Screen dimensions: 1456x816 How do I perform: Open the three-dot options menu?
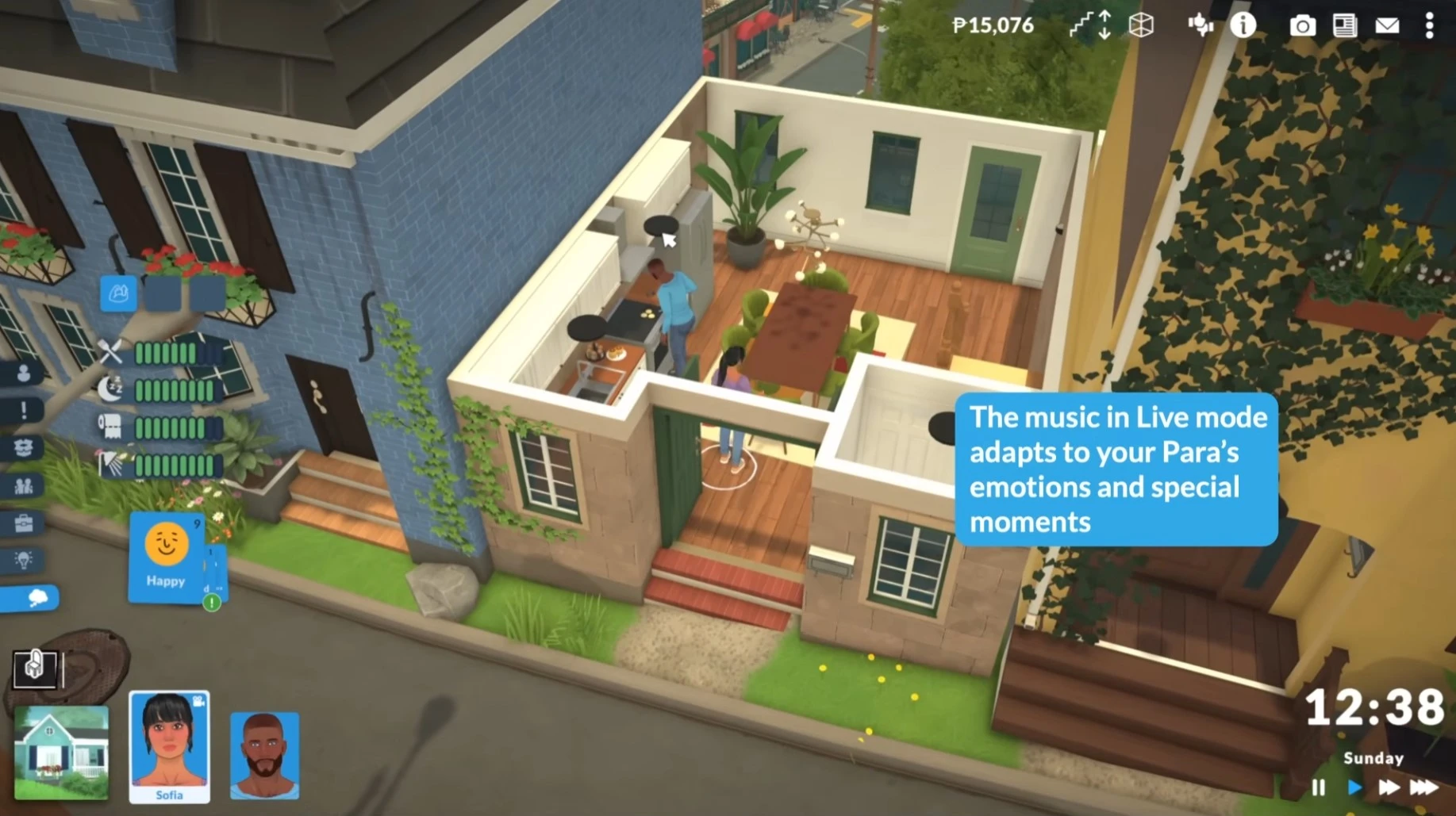click(1429, 26)
